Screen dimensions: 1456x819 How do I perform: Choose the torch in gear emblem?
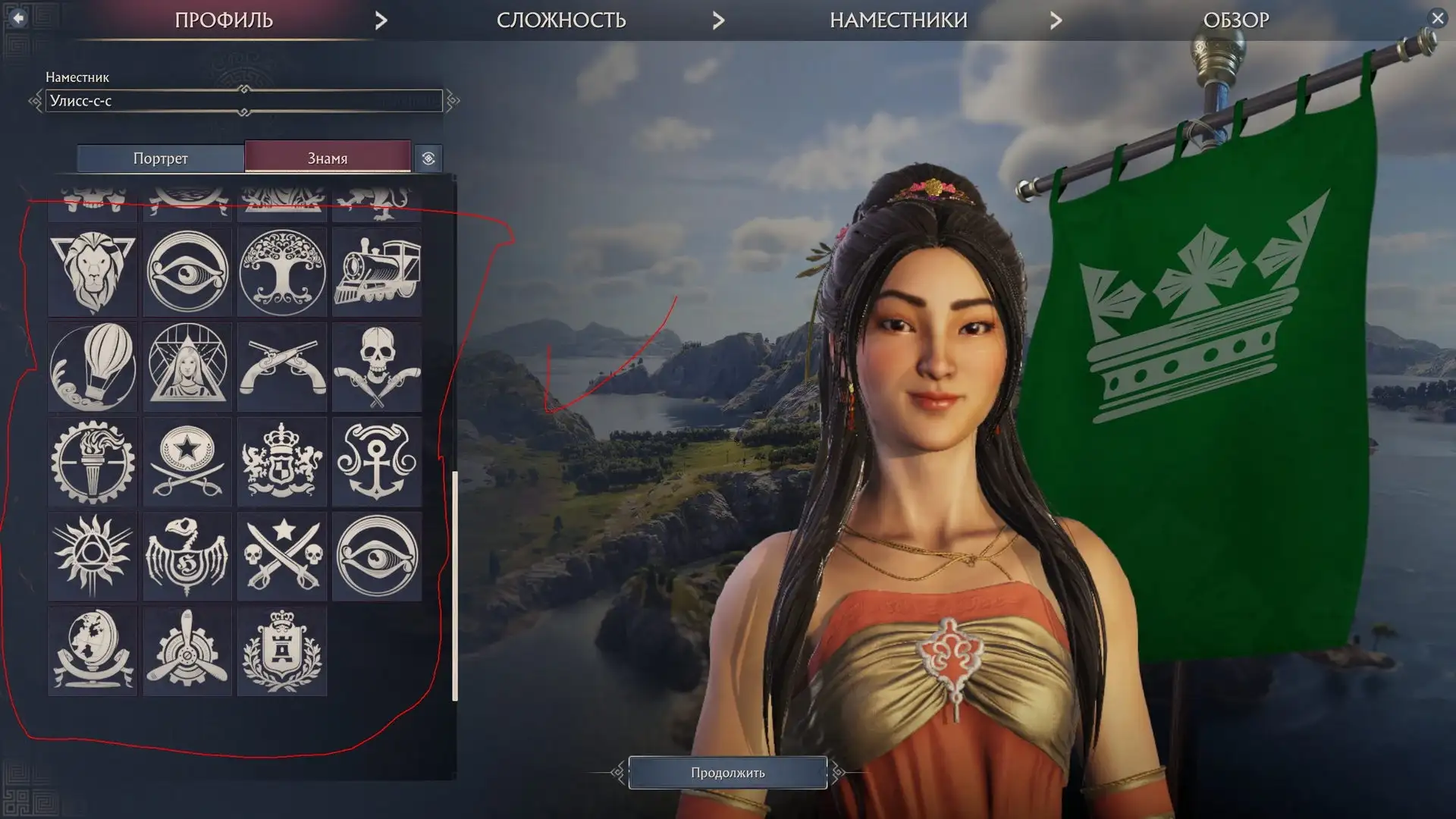(93, 462)
